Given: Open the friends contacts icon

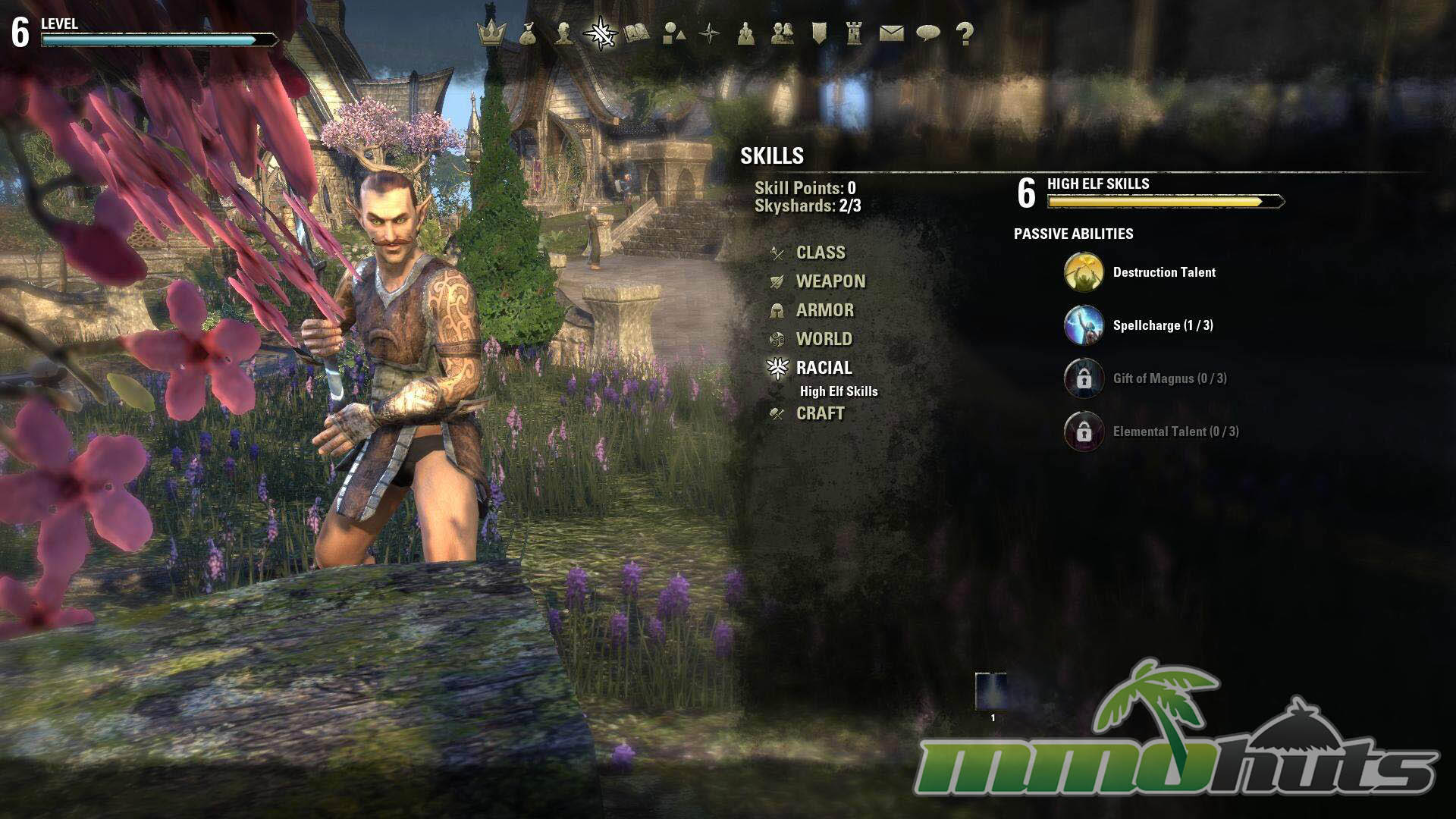Looking at the screenshot, I should click(x=783, y=33).
